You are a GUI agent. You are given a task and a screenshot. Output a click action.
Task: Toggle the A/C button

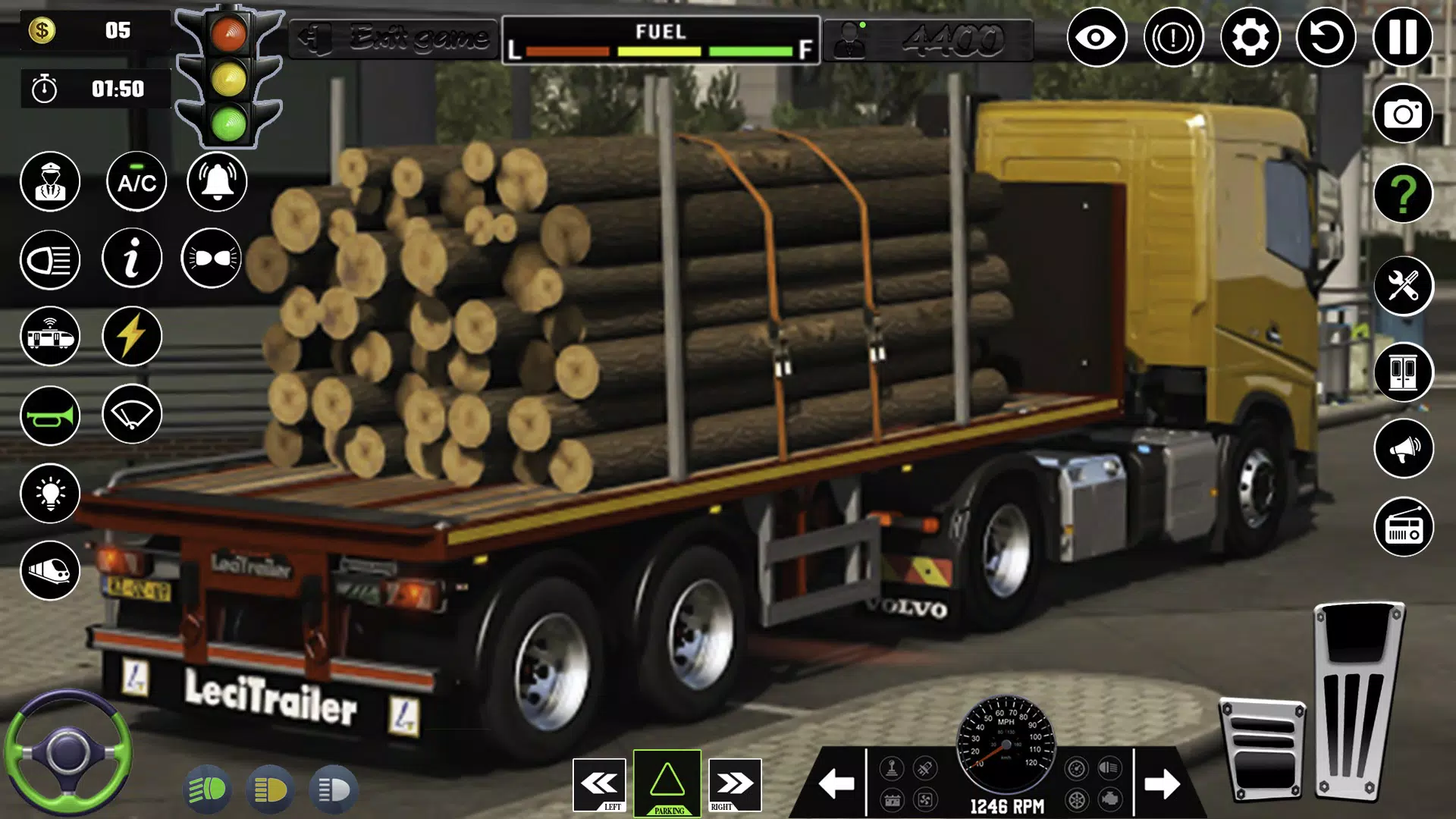tap(136, 182)
